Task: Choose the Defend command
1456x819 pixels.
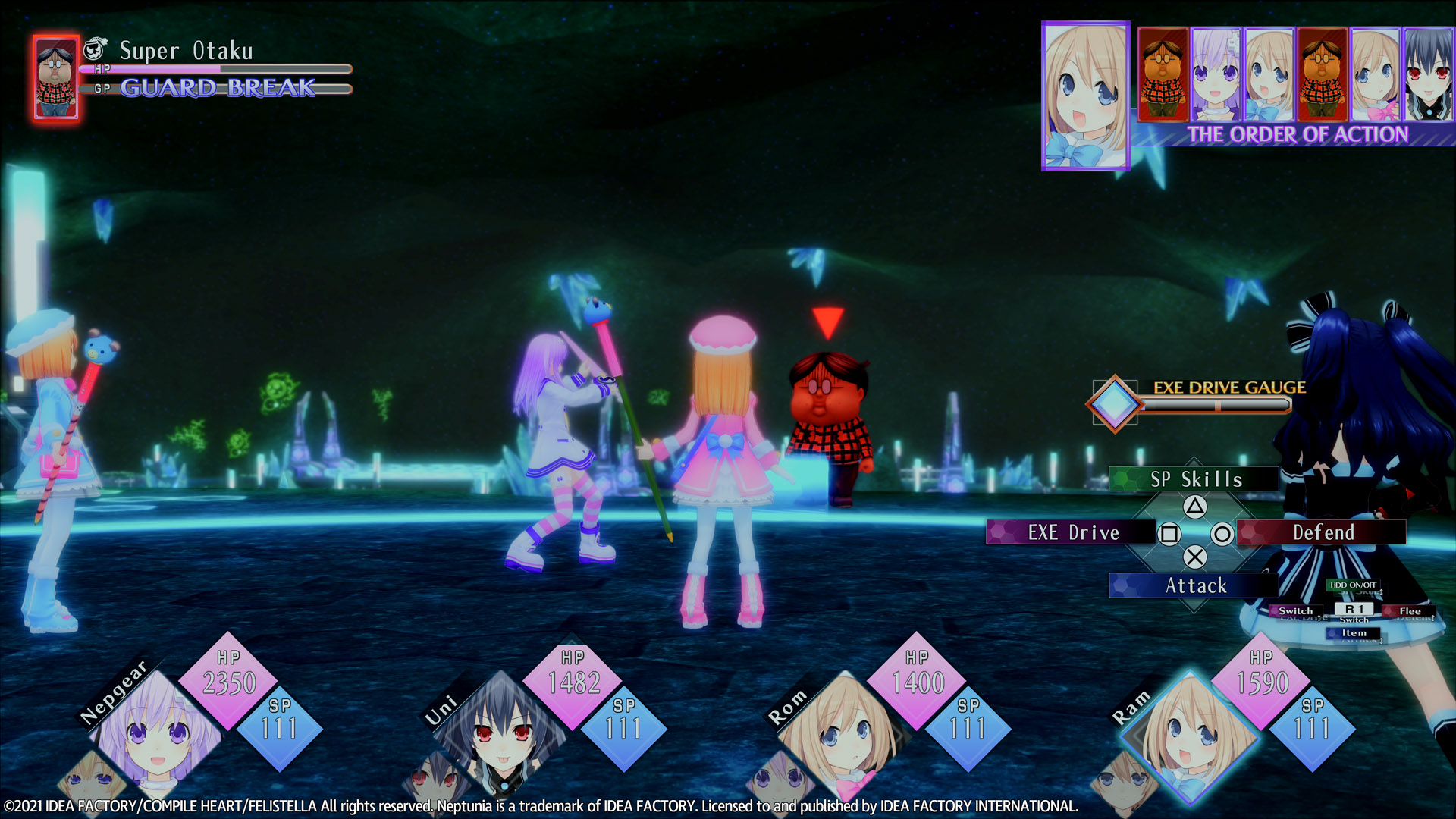Action: [x=1322, y=532]
